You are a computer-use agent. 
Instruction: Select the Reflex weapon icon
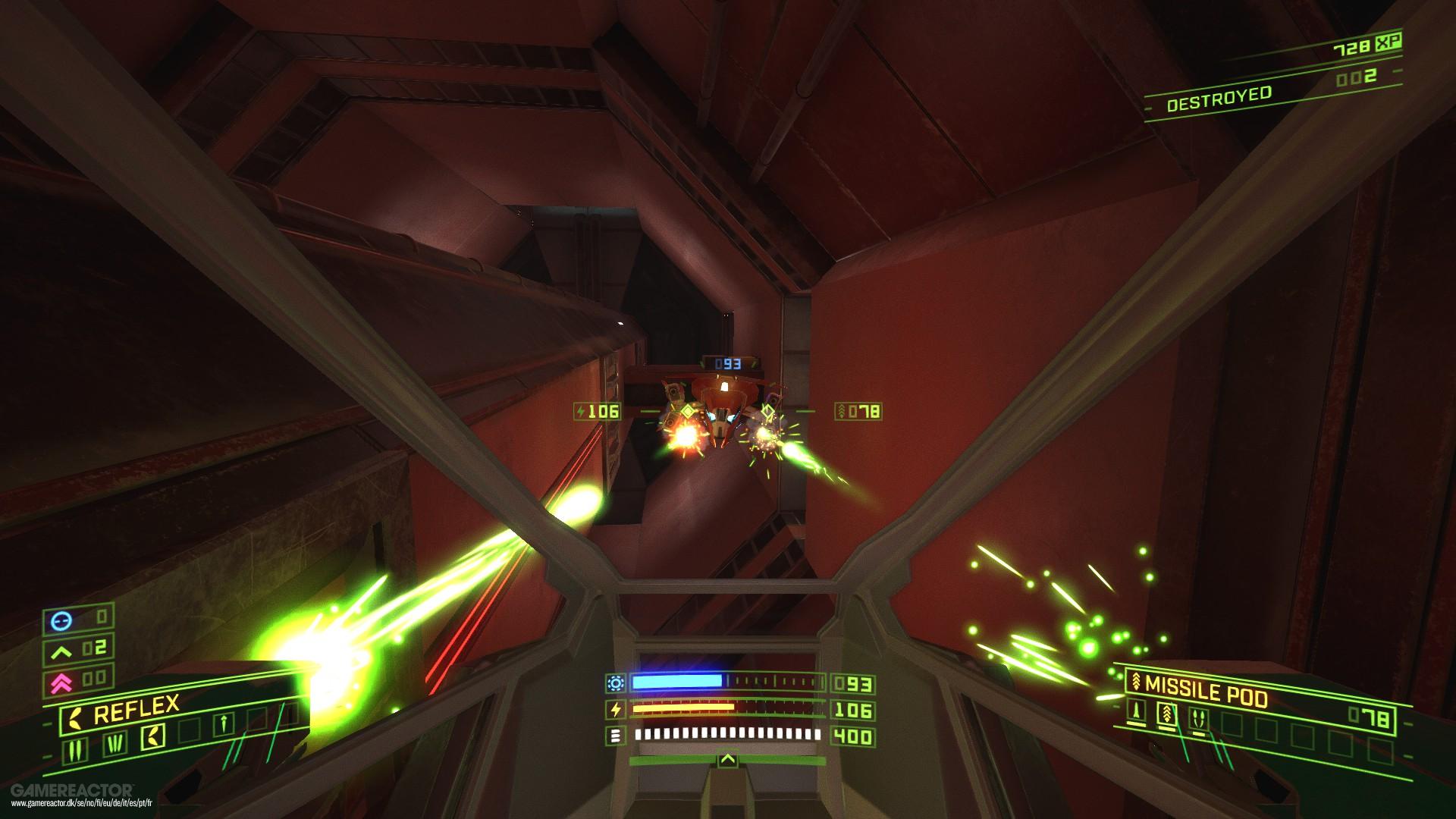[153, 736]
